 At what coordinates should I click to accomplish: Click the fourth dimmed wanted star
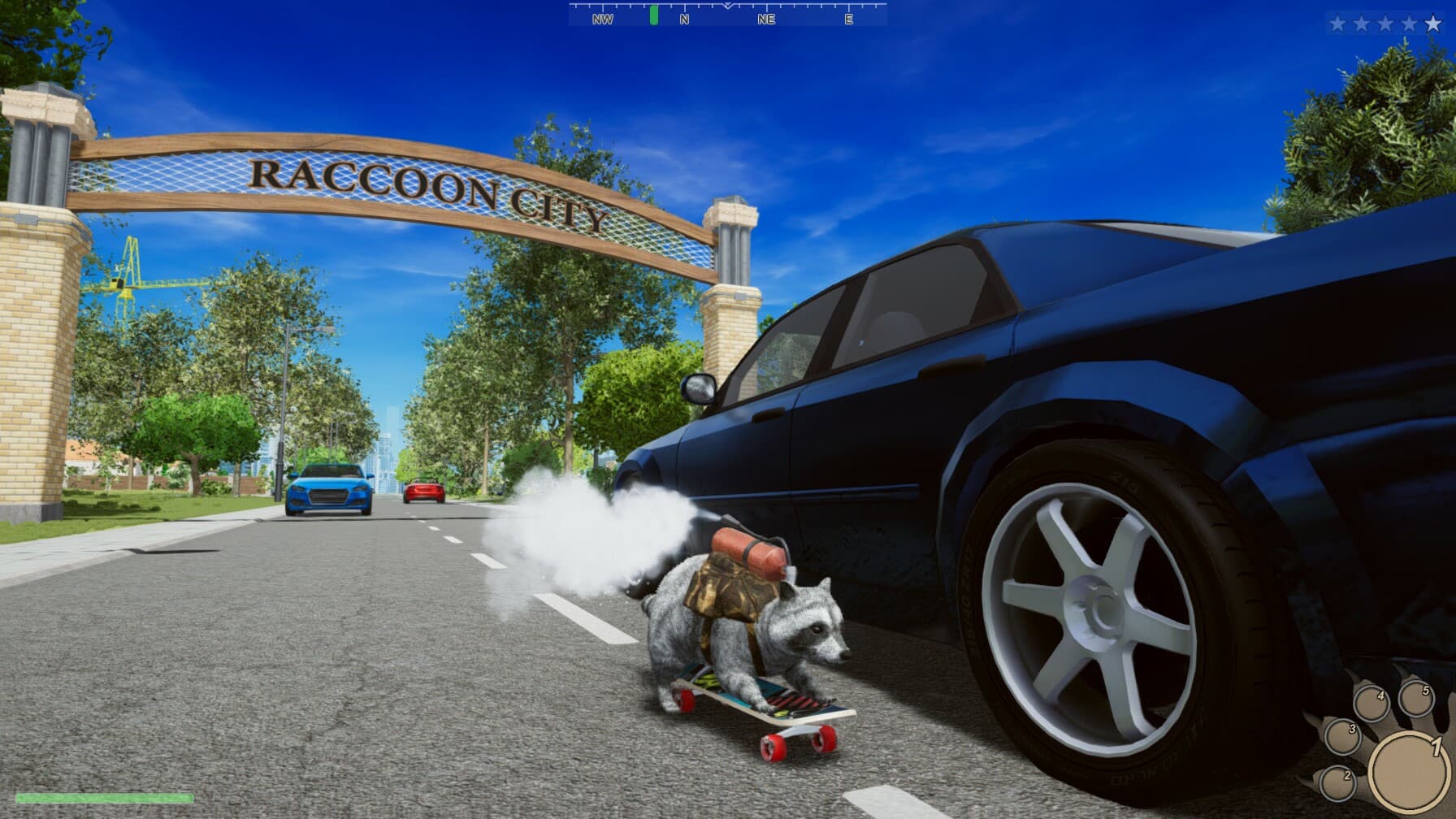coord(1409,24)
